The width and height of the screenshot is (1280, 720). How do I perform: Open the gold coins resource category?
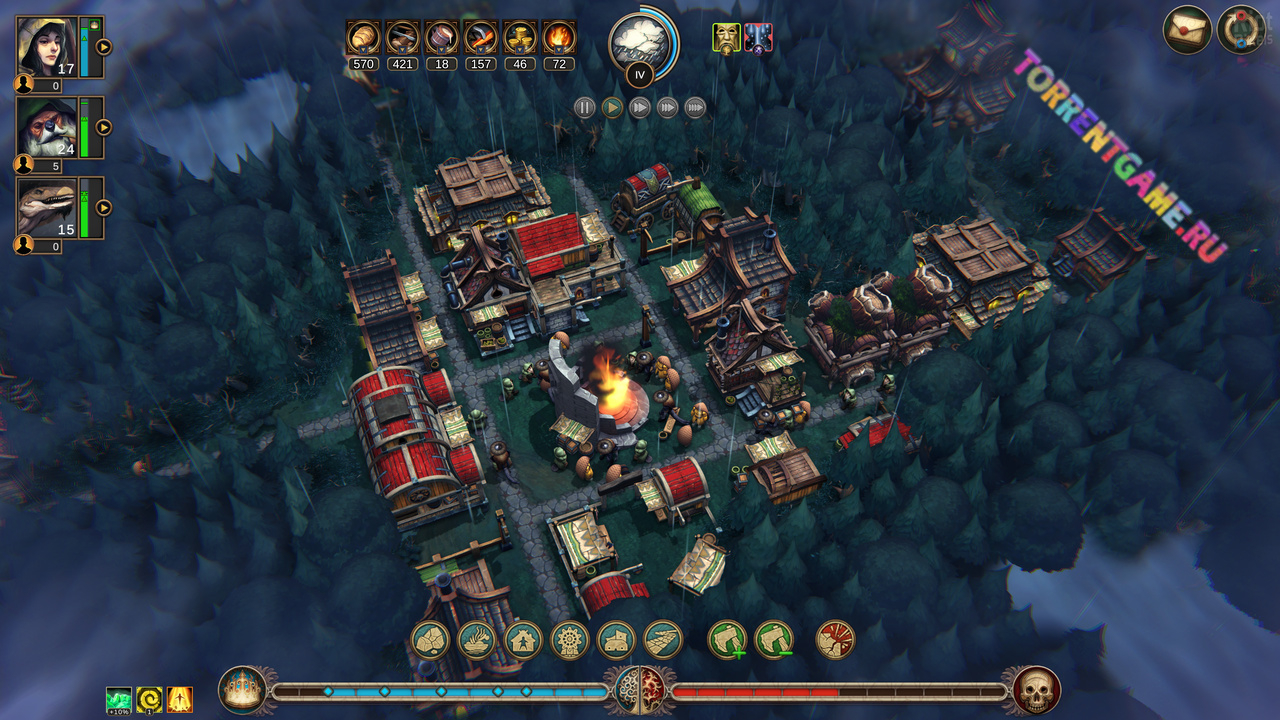pos(520,38)
